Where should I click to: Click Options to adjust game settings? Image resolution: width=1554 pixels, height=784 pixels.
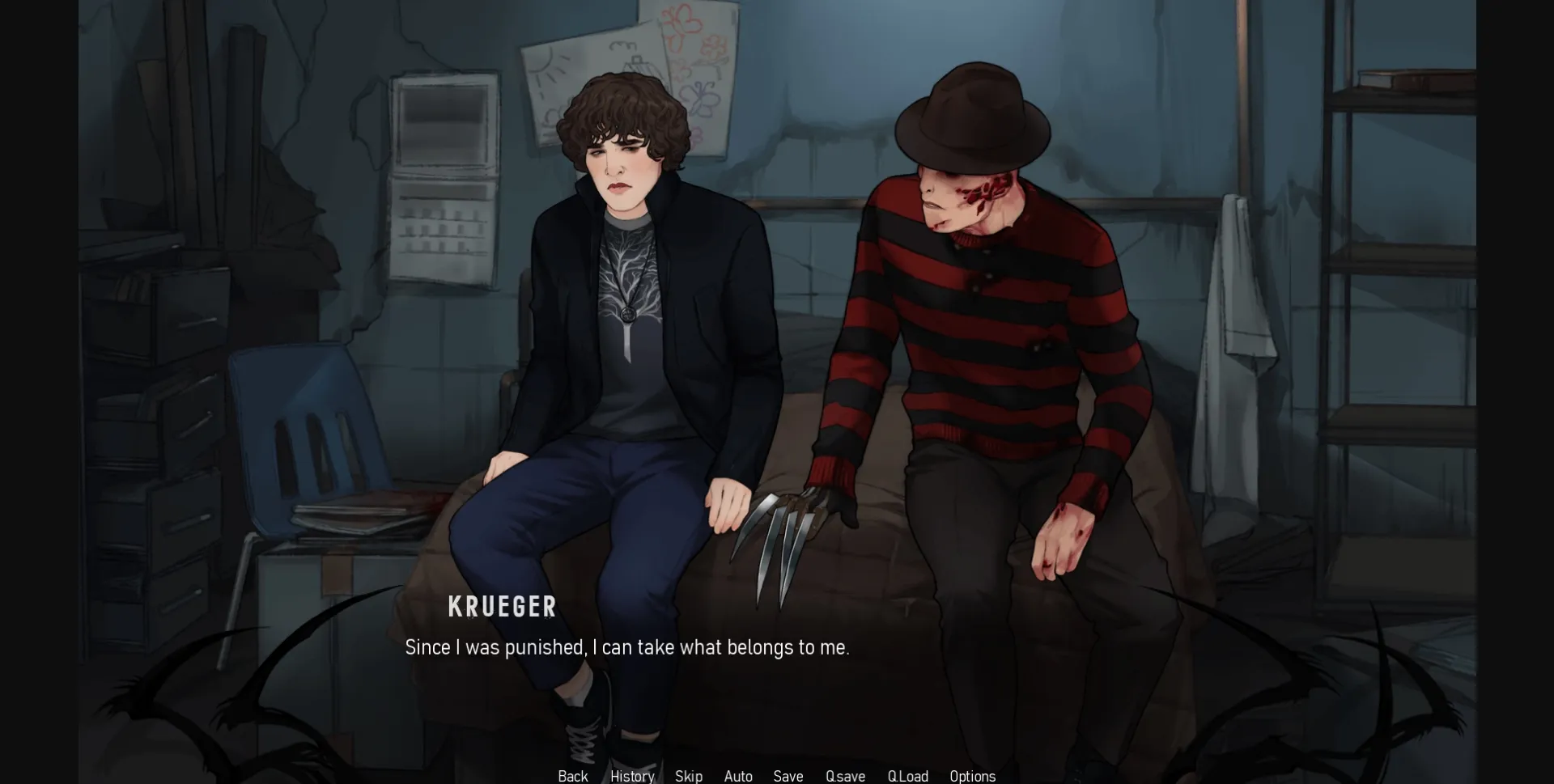[x=972, y=776]
